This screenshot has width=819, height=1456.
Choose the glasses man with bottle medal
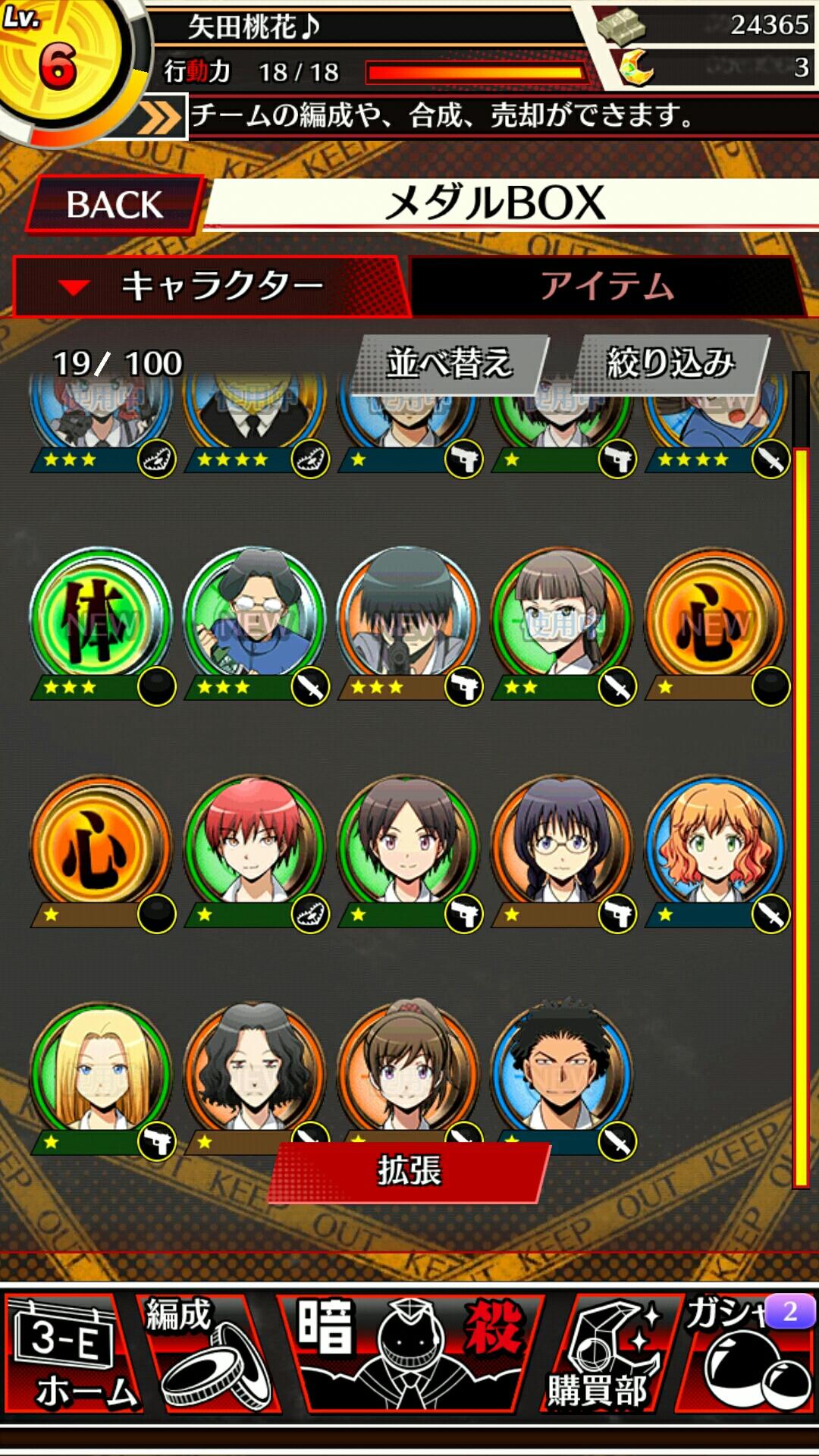255,618
